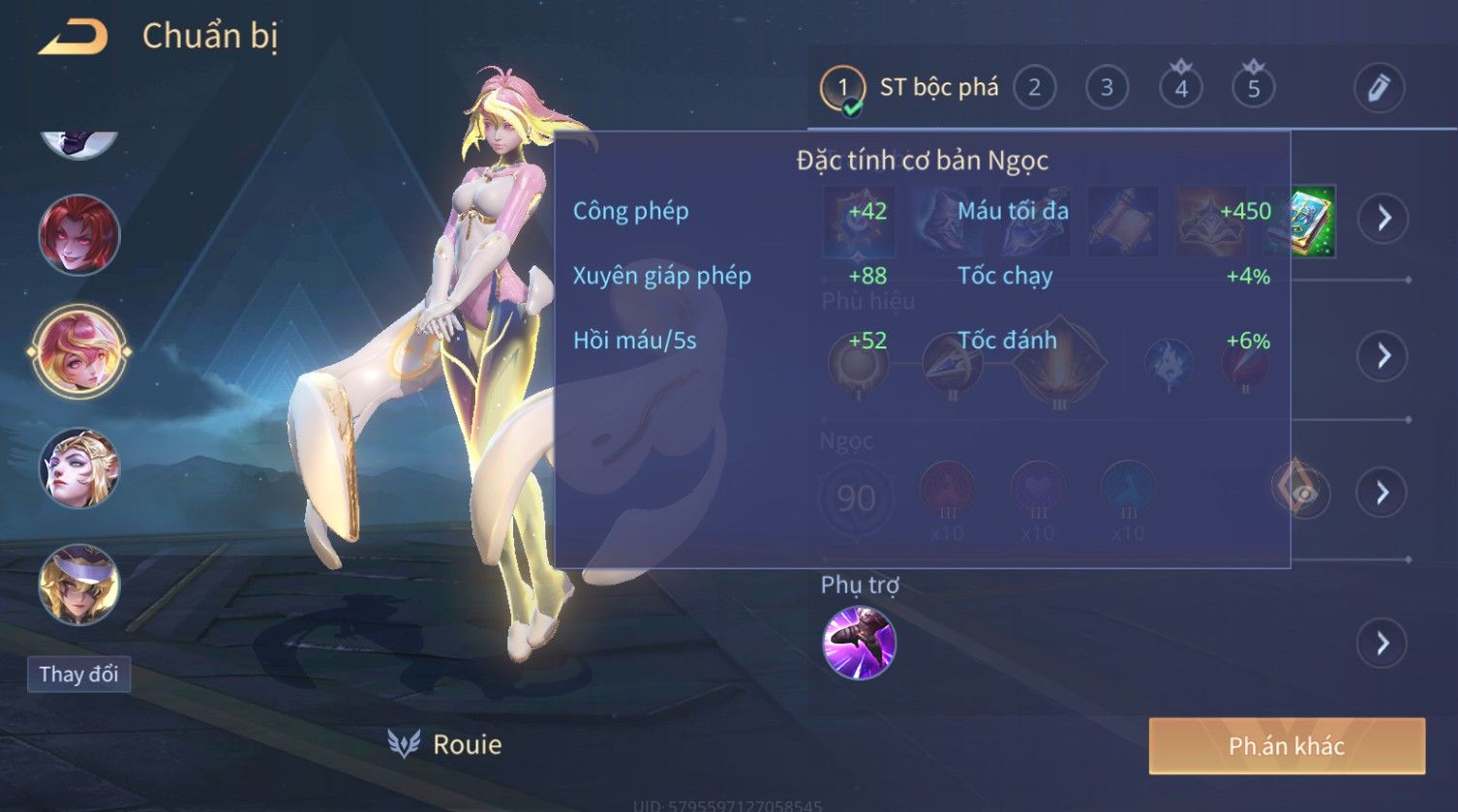1458x812 pixels.
Task: Expand the Phù hiệu badge section arrow
Action: click(1382, 355)
